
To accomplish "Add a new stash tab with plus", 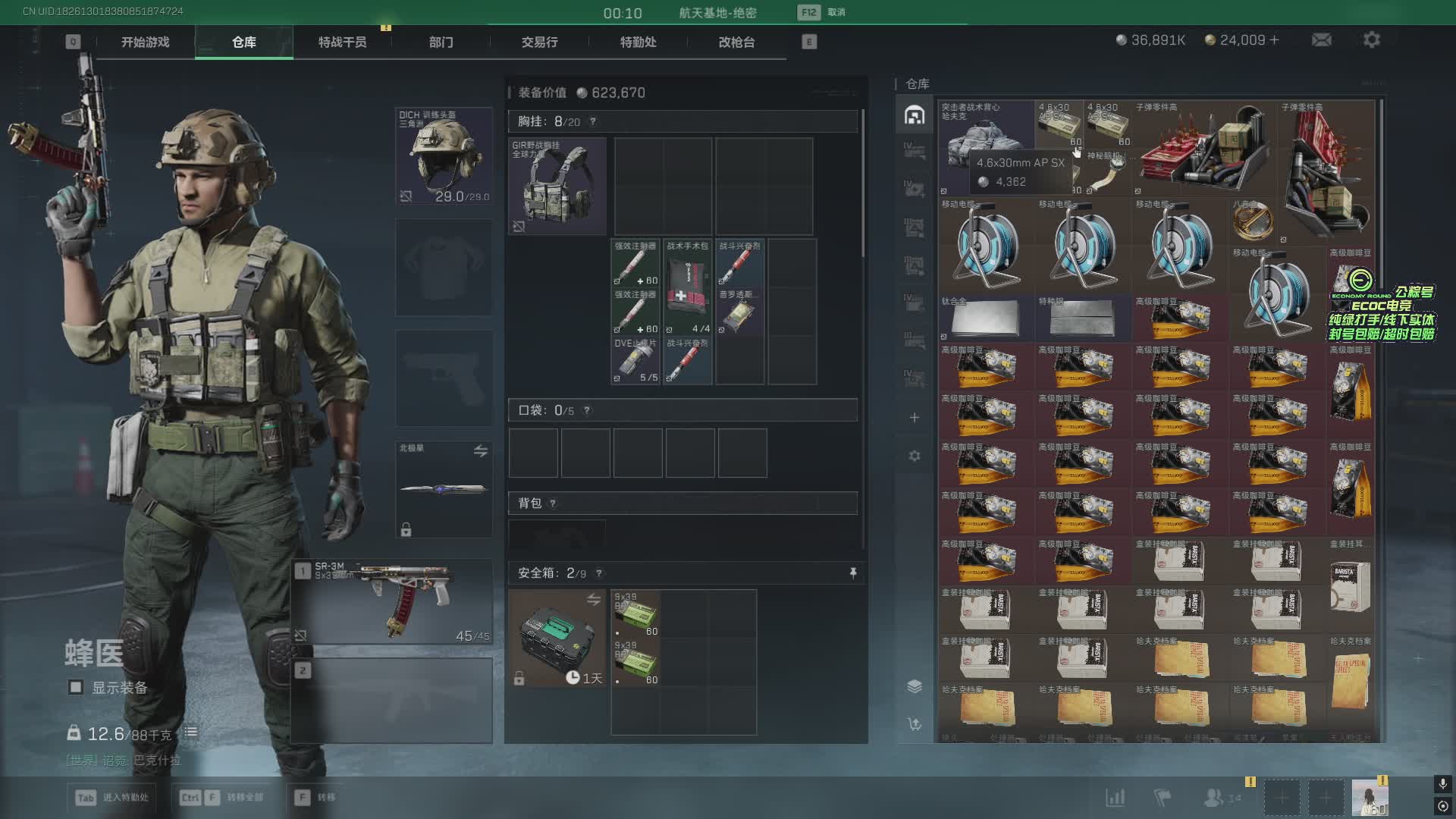I will (x=915, y=418).
